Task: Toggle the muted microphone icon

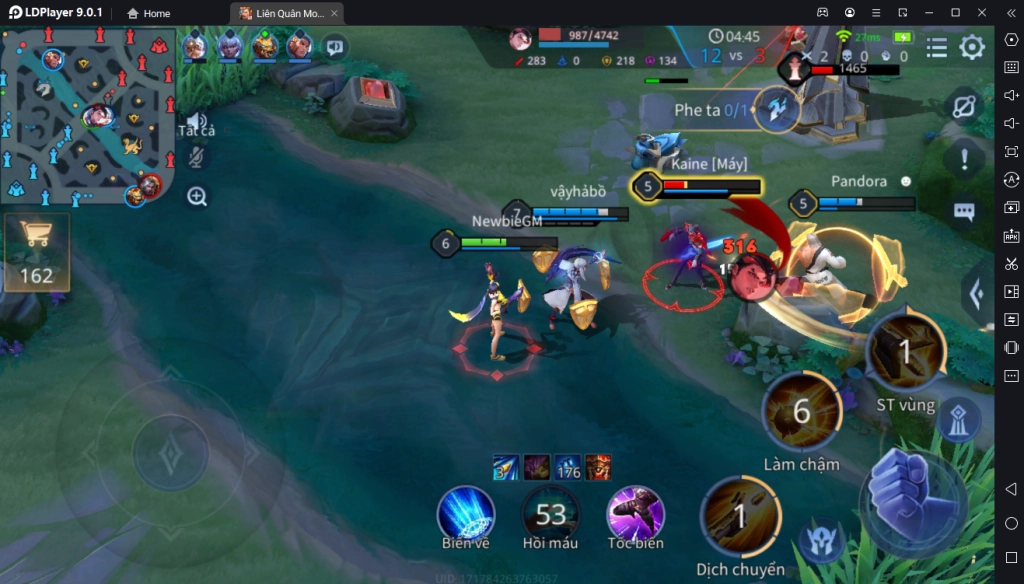Action: (x=197, y=157)
